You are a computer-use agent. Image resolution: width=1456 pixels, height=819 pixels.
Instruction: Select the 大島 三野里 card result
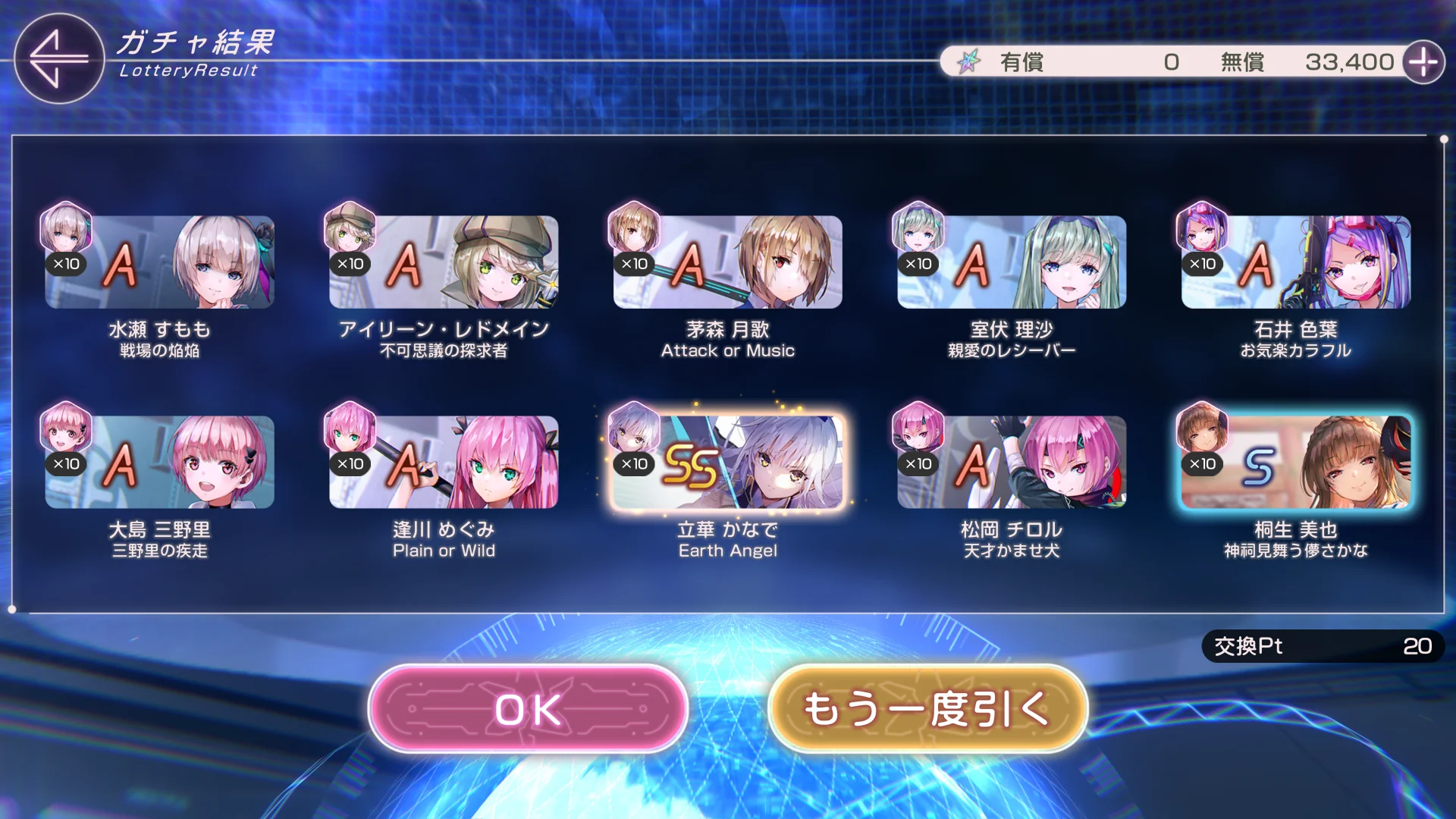coord(159,463)
